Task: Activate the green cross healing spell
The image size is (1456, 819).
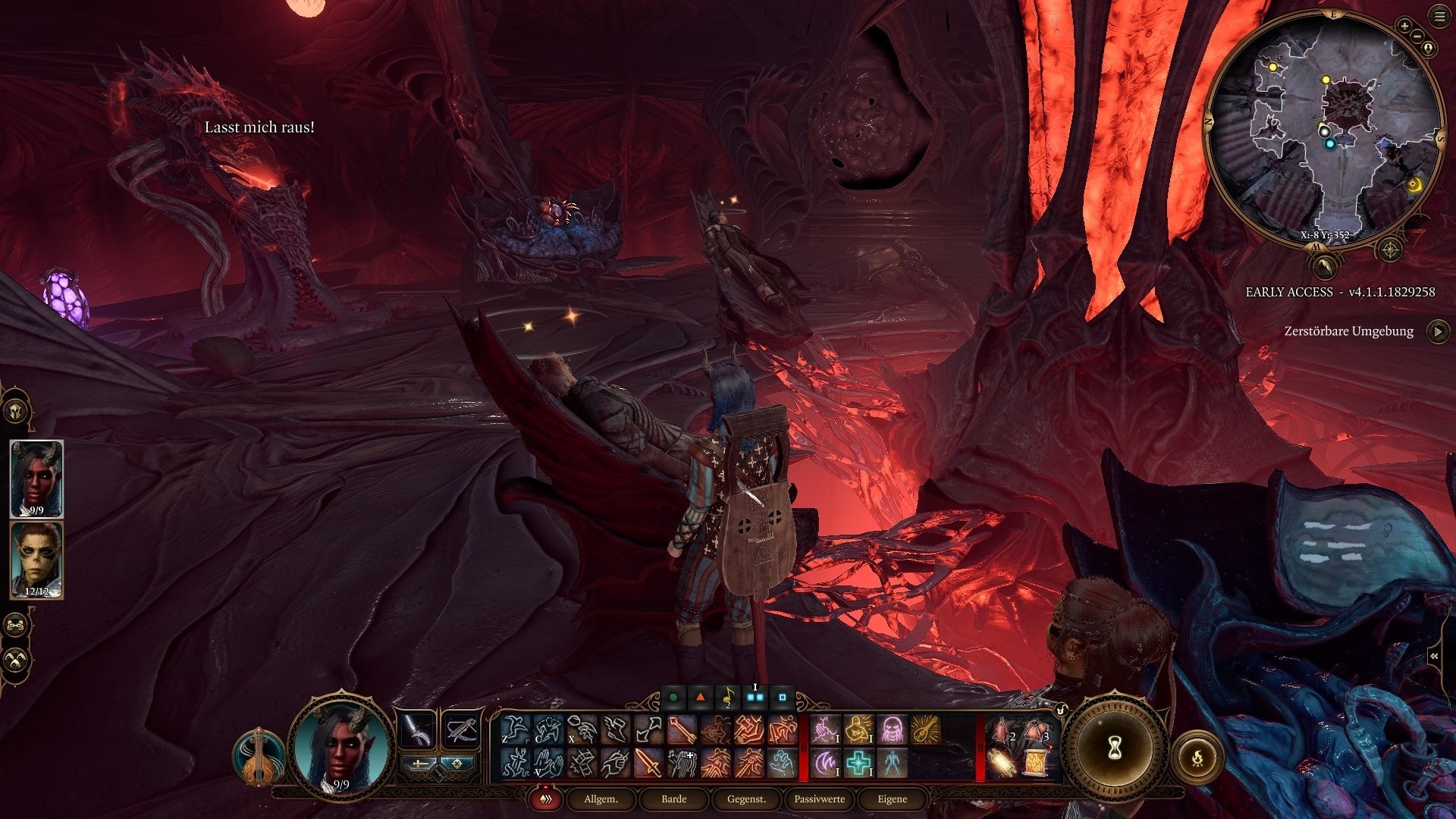Action: pyautogui.click(x=858, y=763)
